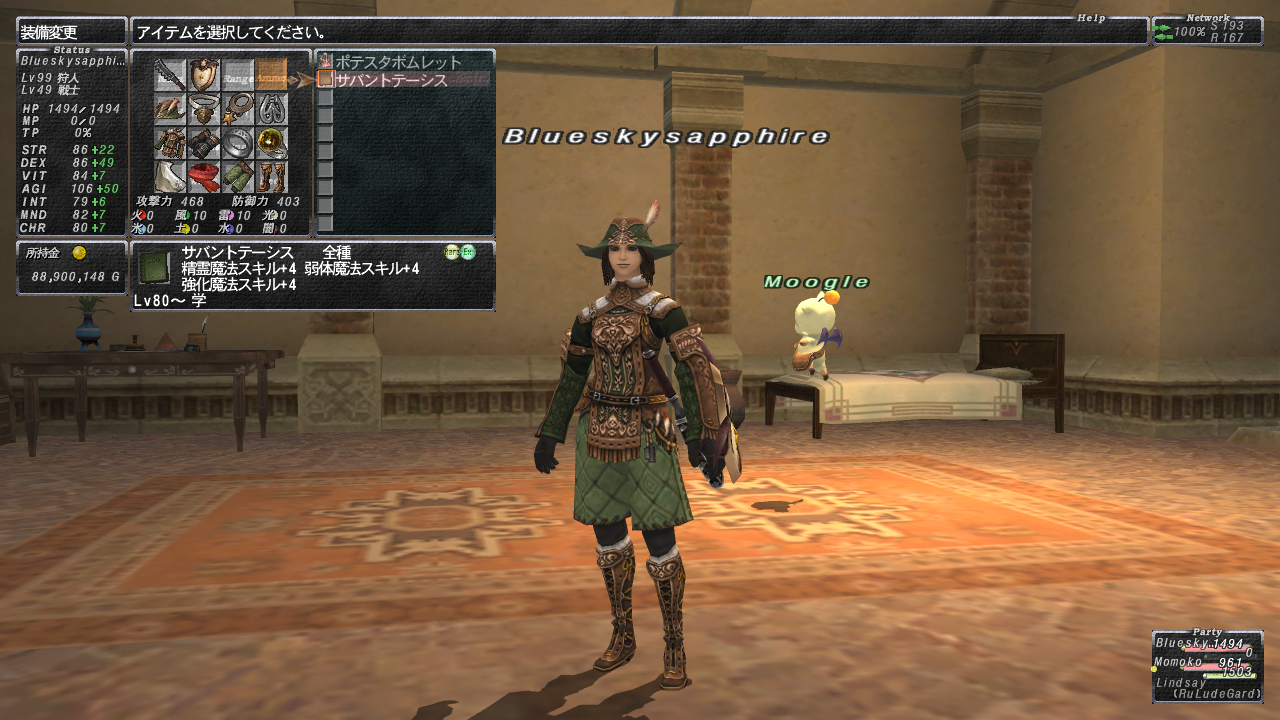
Task: Choose the silver earring slot
Action: (x=271, y=108)
